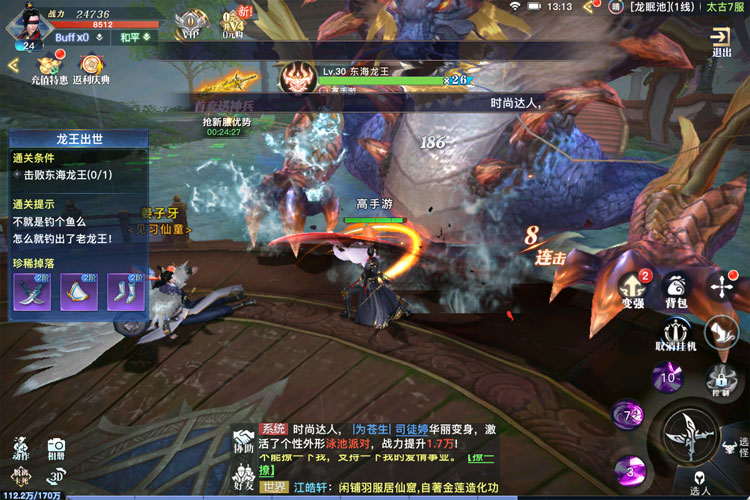The height and width of the screenshot is (500, 750).
Task: Toggle 取消挂机 auto-battle
Action: click(676, 335)
